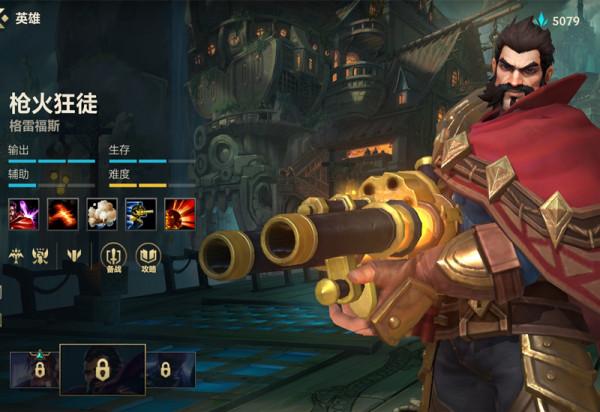Open the red explosive ultimate ability
The height and width of the screenshot is (412, 600).
(179, 212)
